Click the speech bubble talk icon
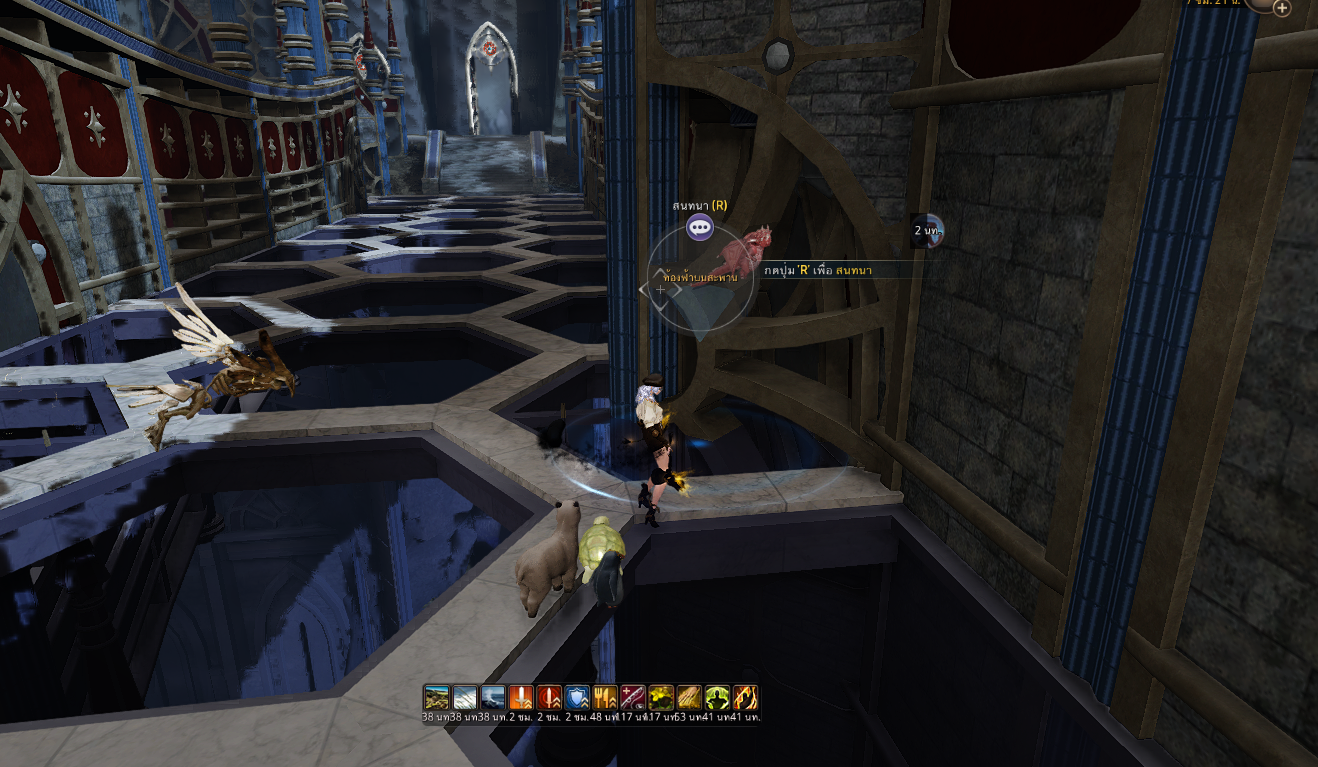 pos(700,228)
